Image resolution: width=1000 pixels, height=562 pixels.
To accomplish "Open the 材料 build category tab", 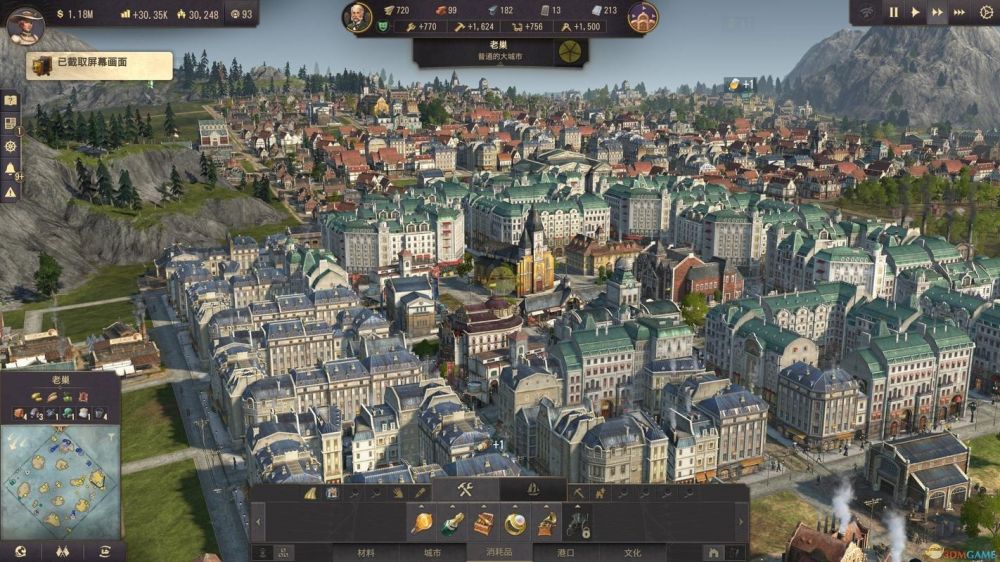I will click(367, 552).
